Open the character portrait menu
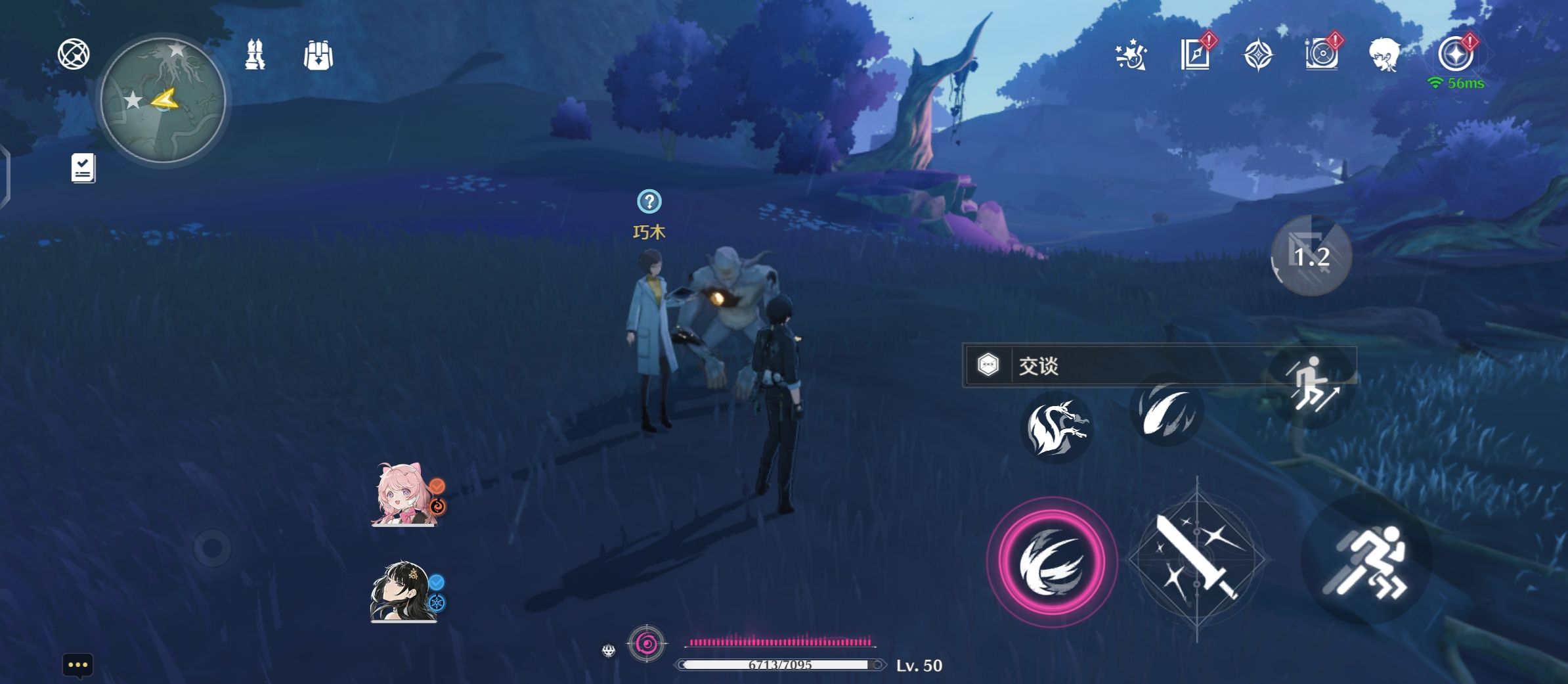 [1384, 54]
